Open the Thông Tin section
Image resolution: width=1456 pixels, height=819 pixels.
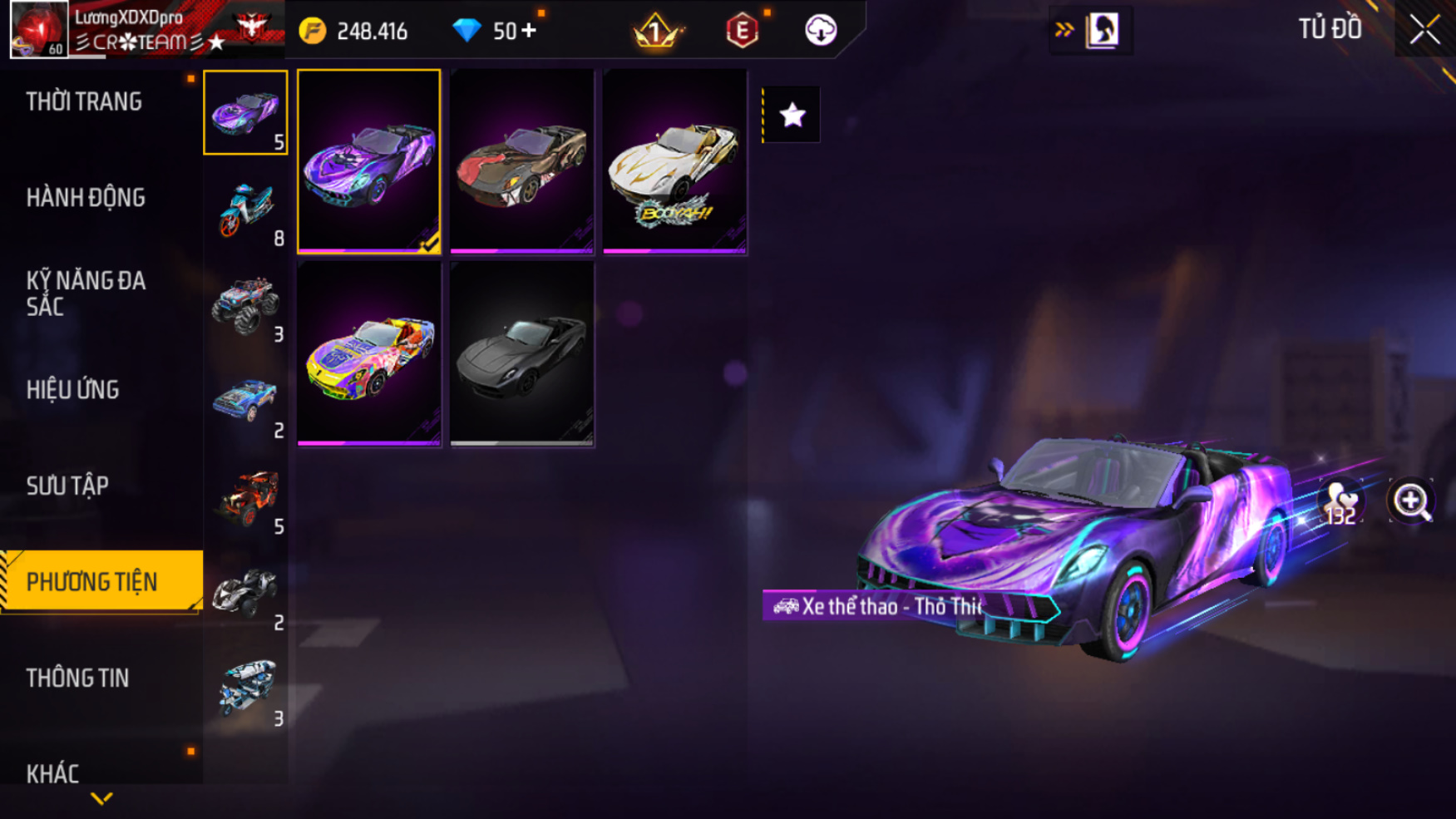[x=77, y=678]
